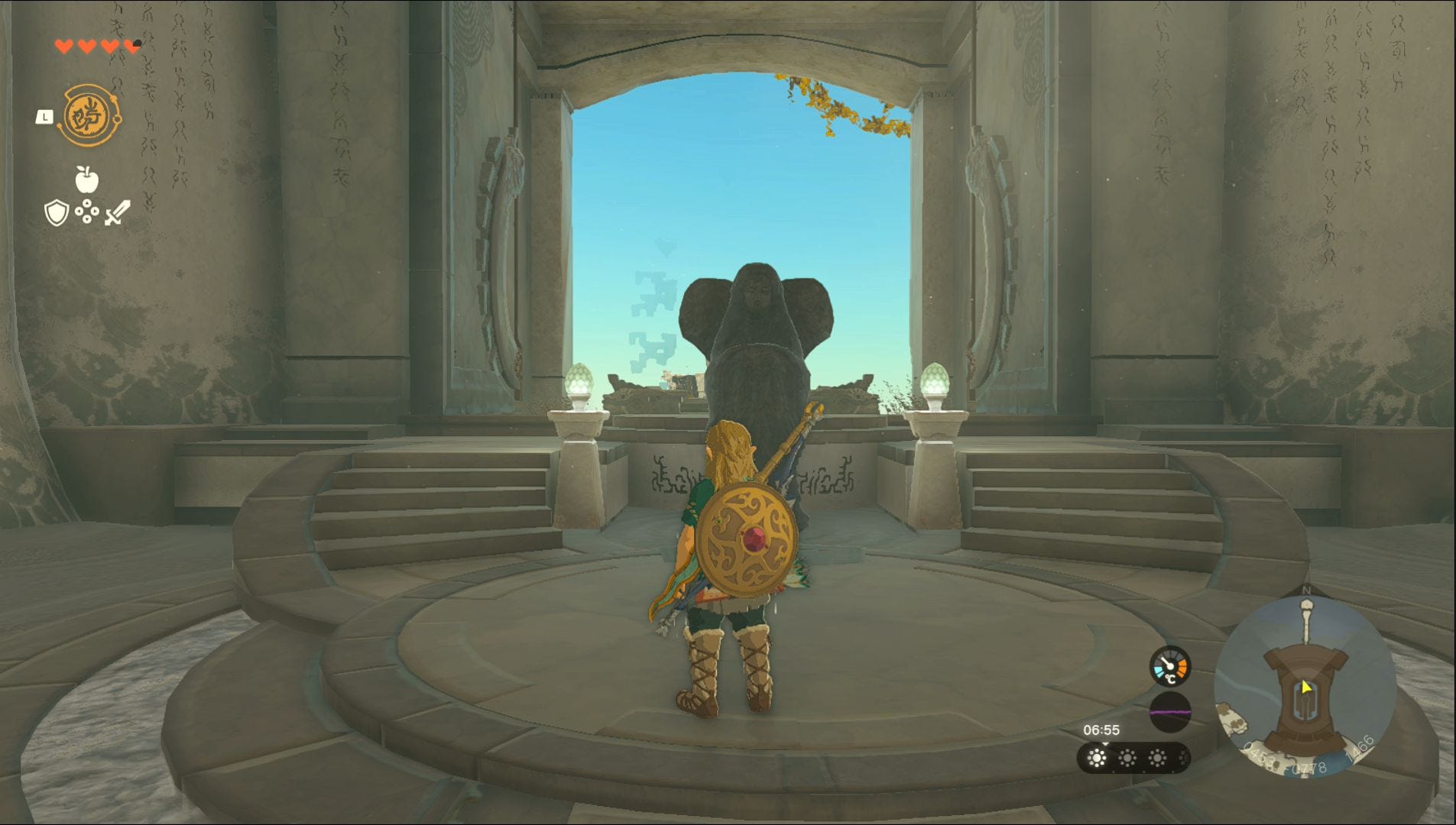Screen dimensions: 1456x825
Task: Open the temperature gauge display
Action: pyautogui.click(x=1169, y=666)
